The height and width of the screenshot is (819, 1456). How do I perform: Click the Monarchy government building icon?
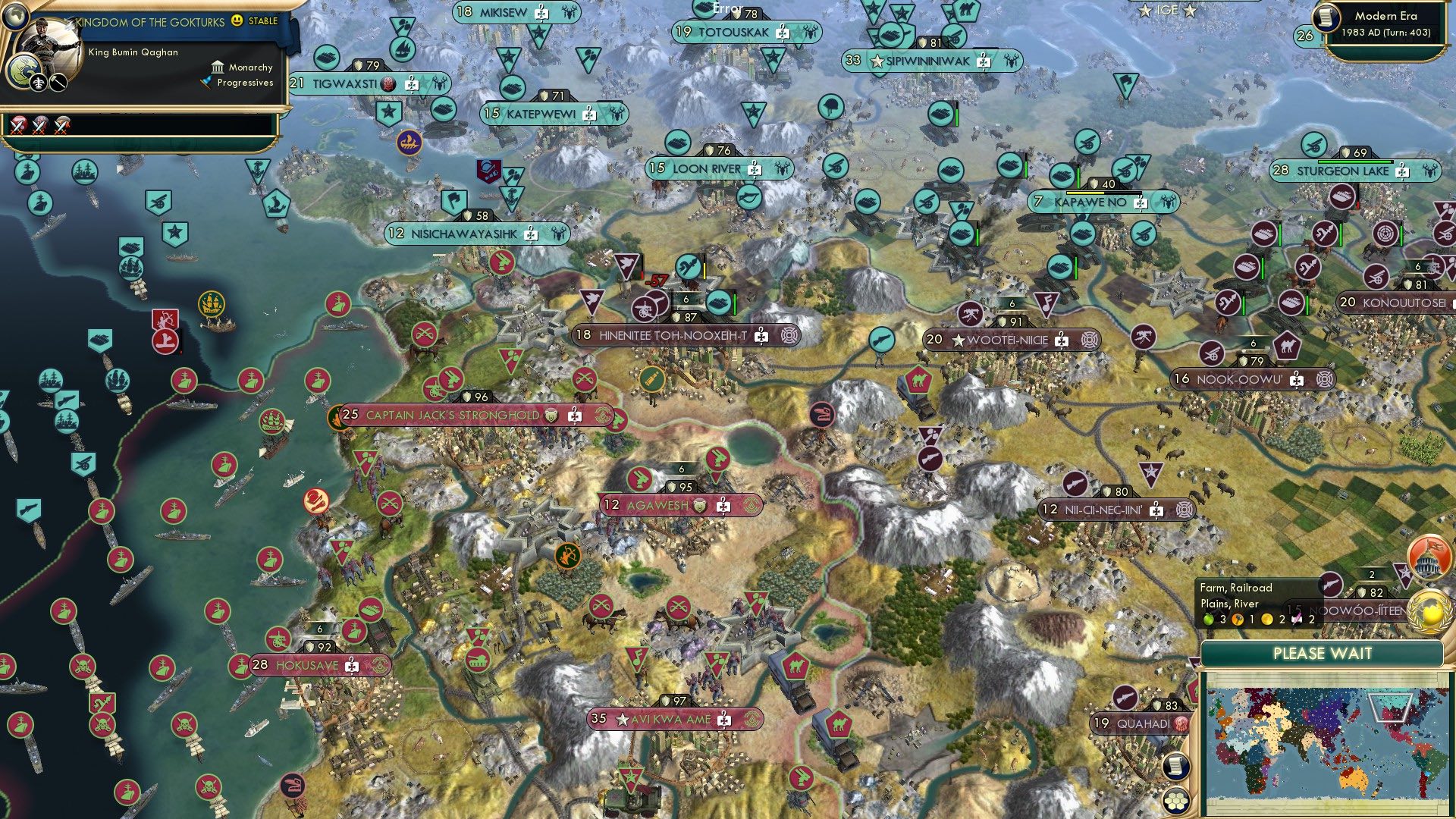tap(218, 67)
